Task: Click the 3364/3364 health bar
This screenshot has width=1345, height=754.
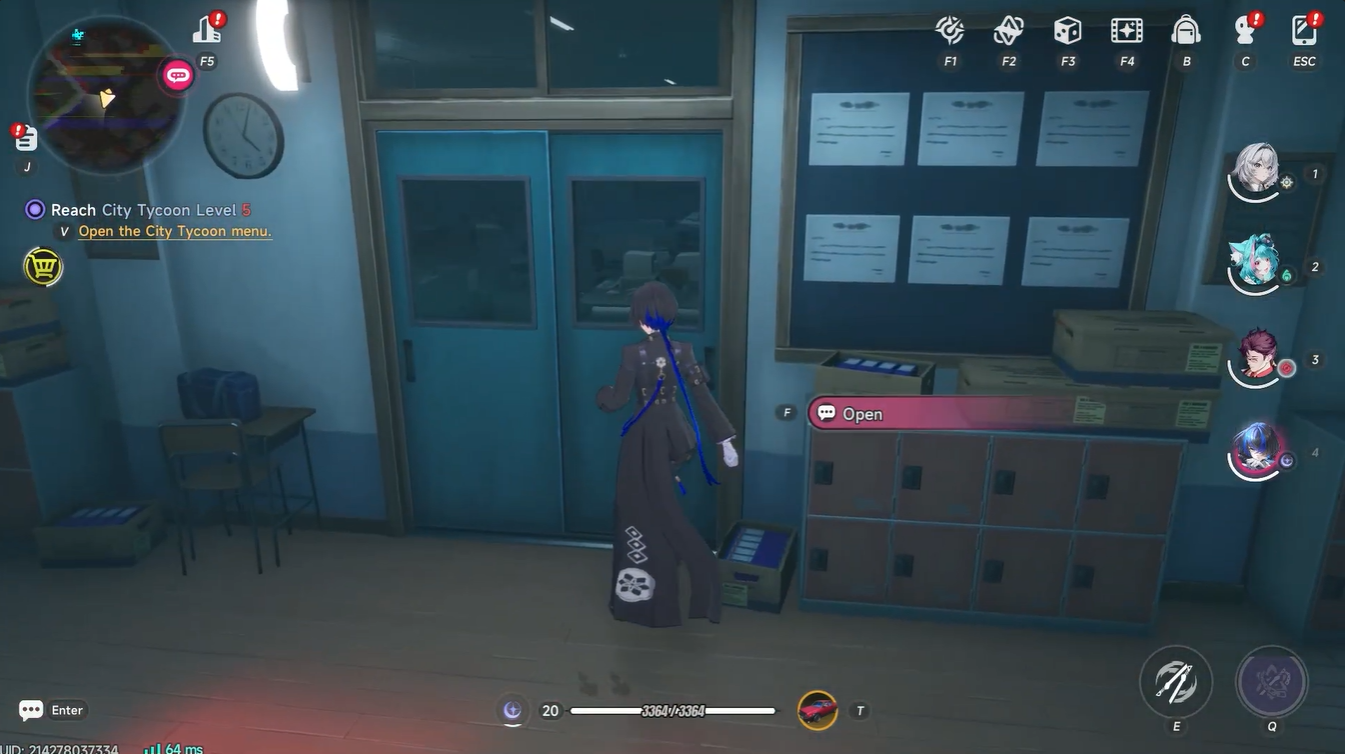Action: pyautogui.click(x=672, y=710)
